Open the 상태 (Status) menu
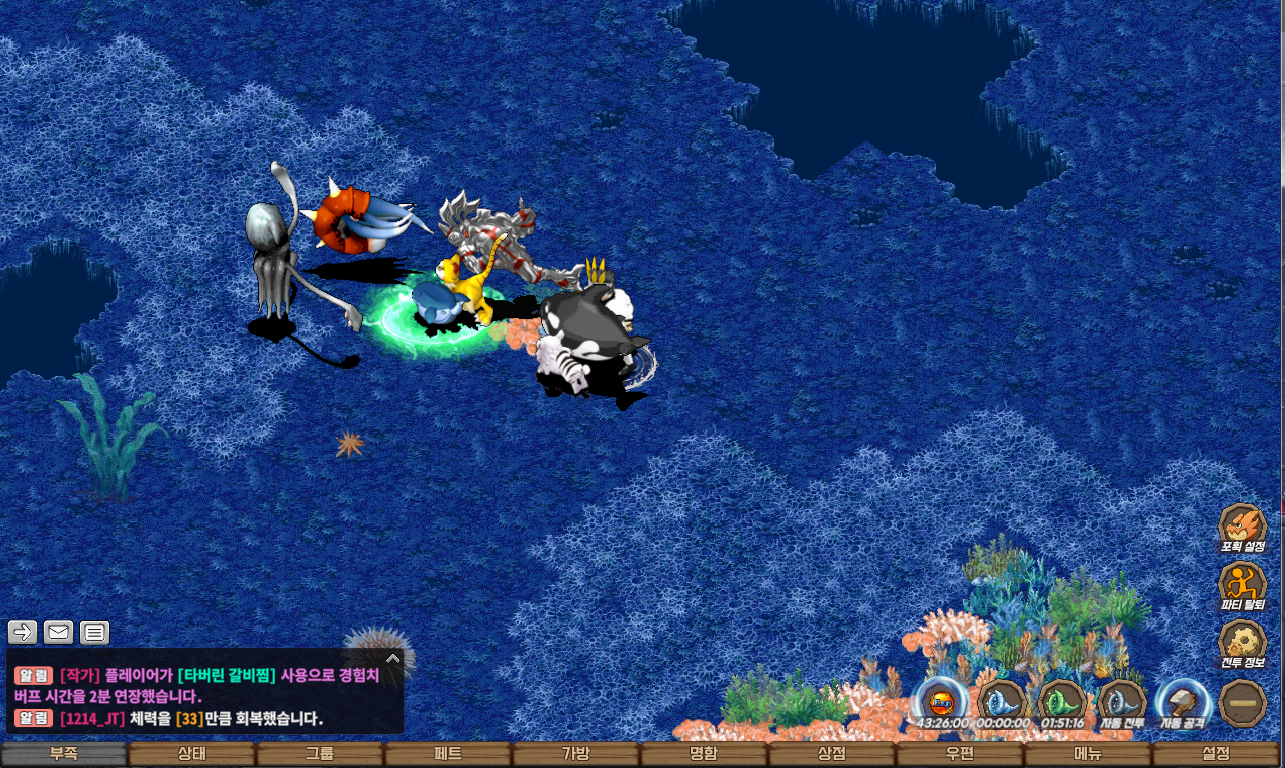1285x768 pixels. point(192,754)
